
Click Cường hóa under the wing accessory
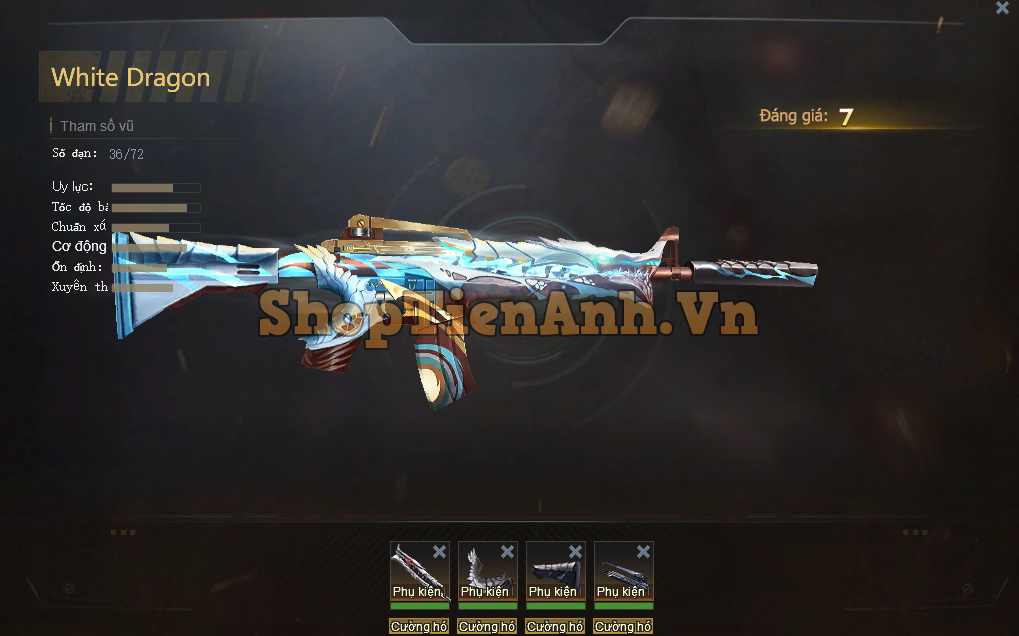(x=487, y=627)
